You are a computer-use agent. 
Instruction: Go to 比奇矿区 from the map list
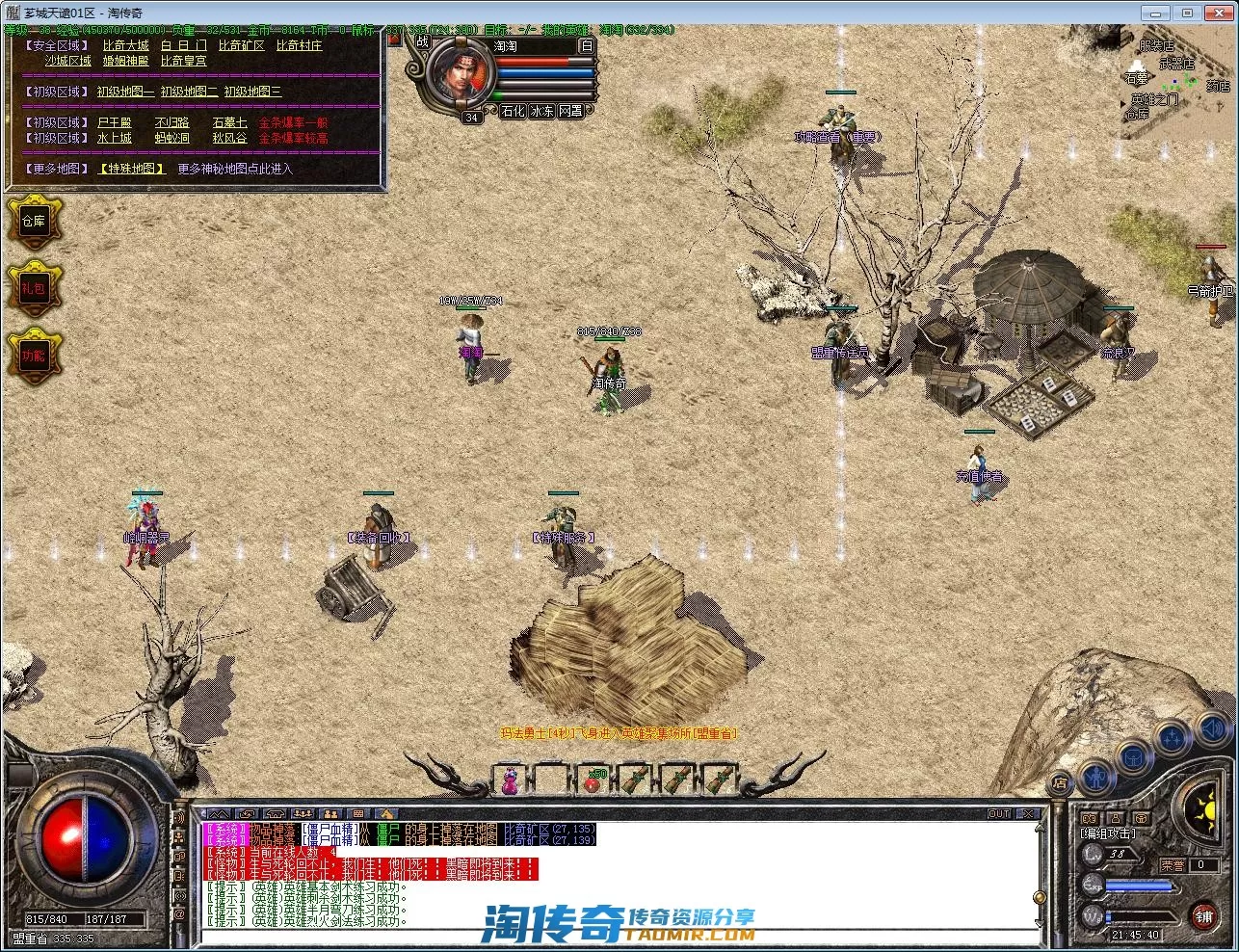(241, 45)
